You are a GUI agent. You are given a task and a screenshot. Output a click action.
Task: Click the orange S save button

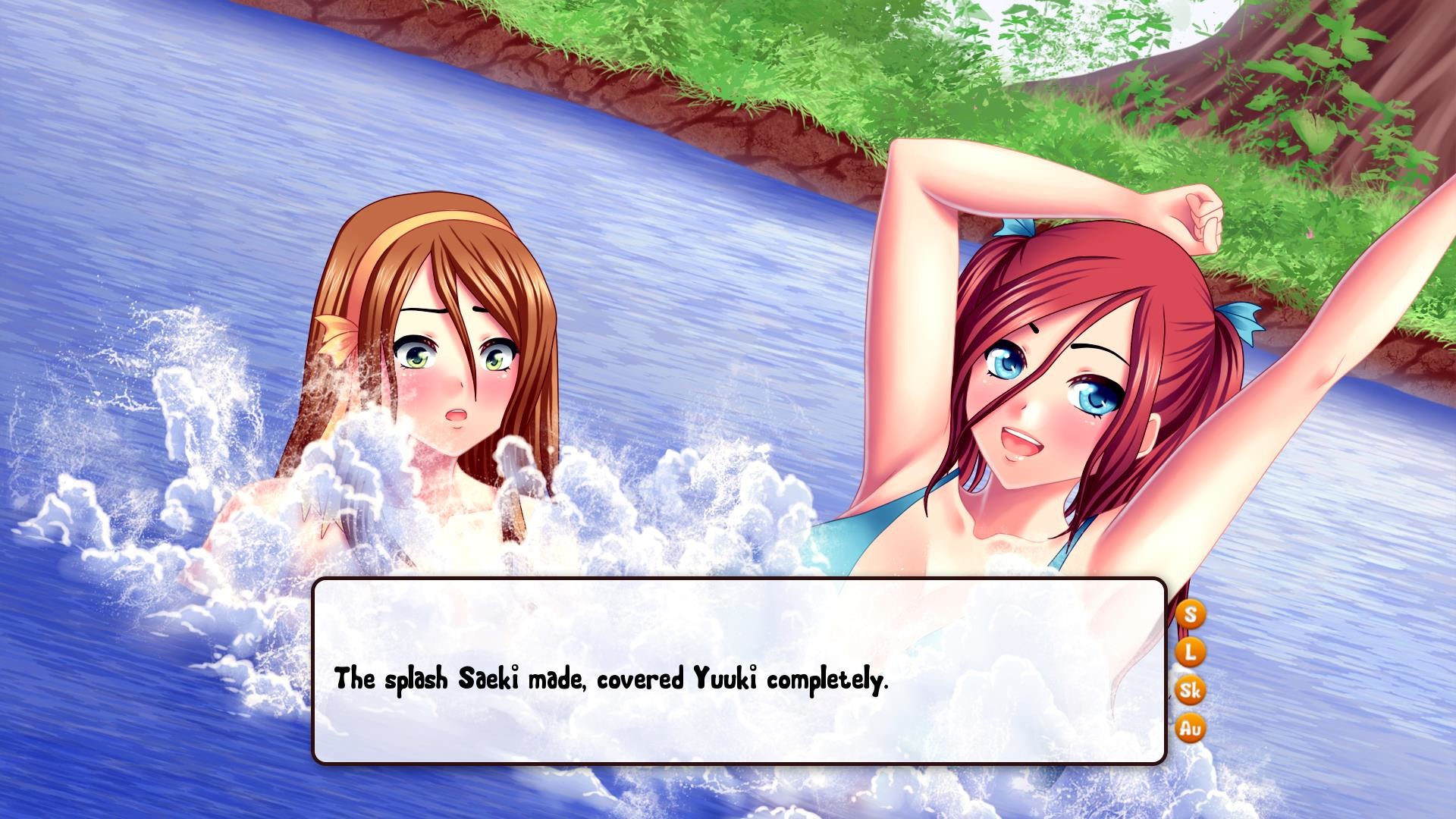(x=1191, y=613)
